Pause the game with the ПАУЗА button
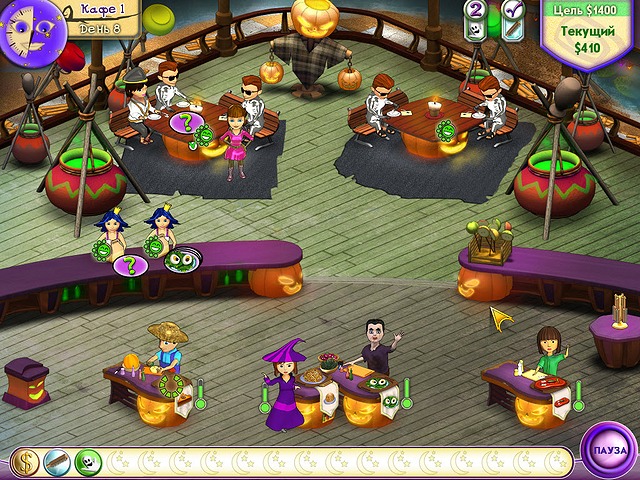The height and width of the screenshot is (480, 640). click(608, 451)
